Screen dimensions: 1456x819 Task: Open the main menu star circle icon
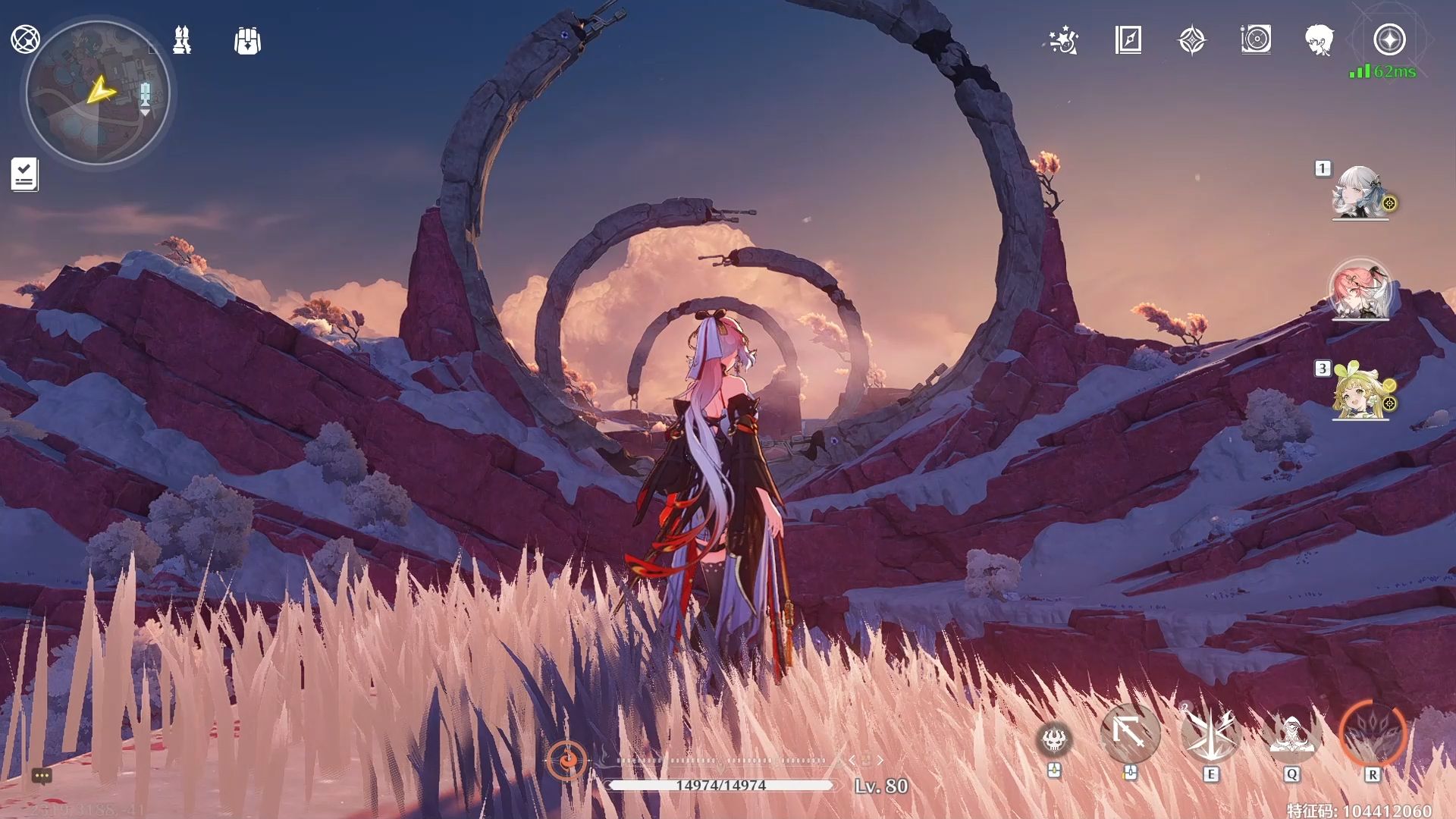click(x=1389, y=39)
